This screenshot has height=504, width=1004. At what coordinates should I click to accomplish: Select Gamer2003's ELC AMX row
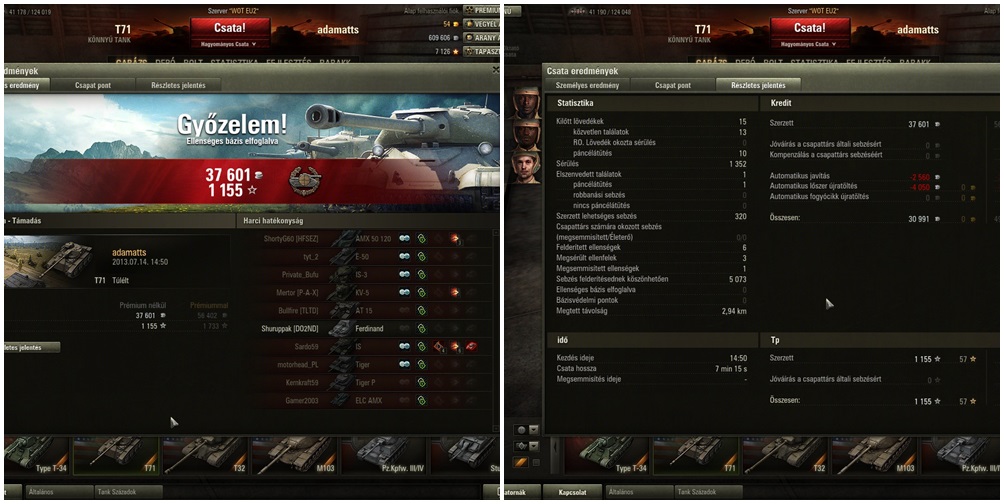[365, 400]
